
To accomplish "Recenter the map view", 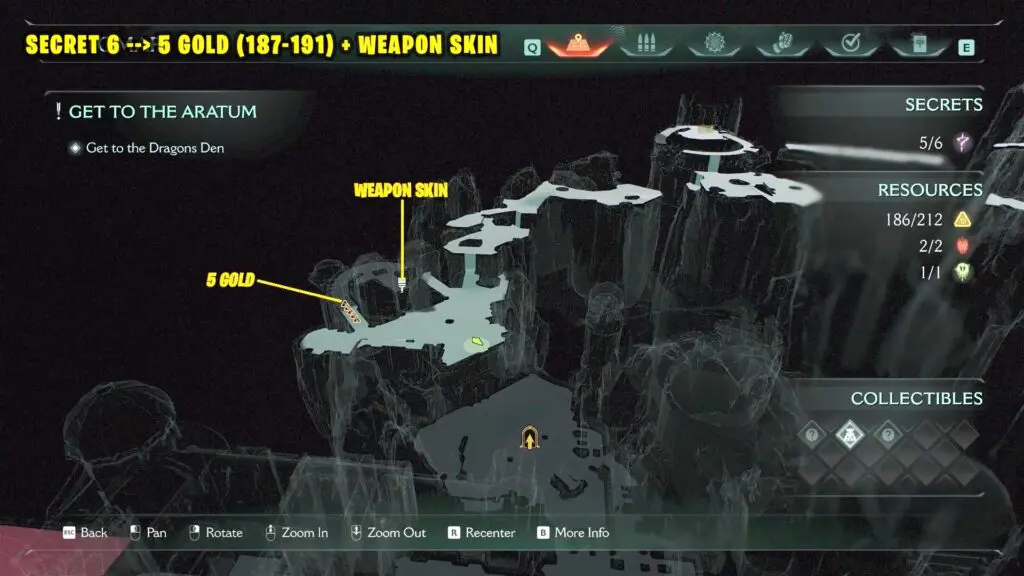I will click(481, 532).
